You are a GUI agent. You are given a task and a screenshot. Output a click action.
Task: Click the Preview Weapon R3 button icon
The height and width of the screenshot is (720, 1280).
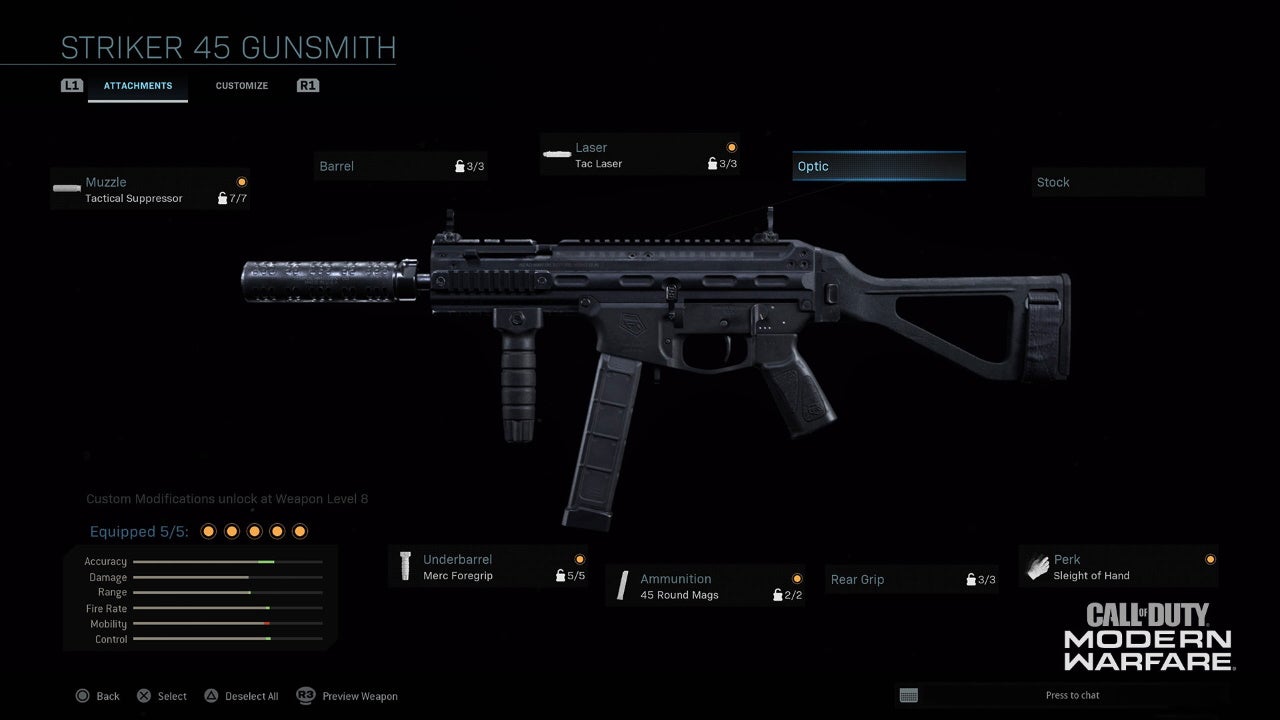[x=304, y=696]
